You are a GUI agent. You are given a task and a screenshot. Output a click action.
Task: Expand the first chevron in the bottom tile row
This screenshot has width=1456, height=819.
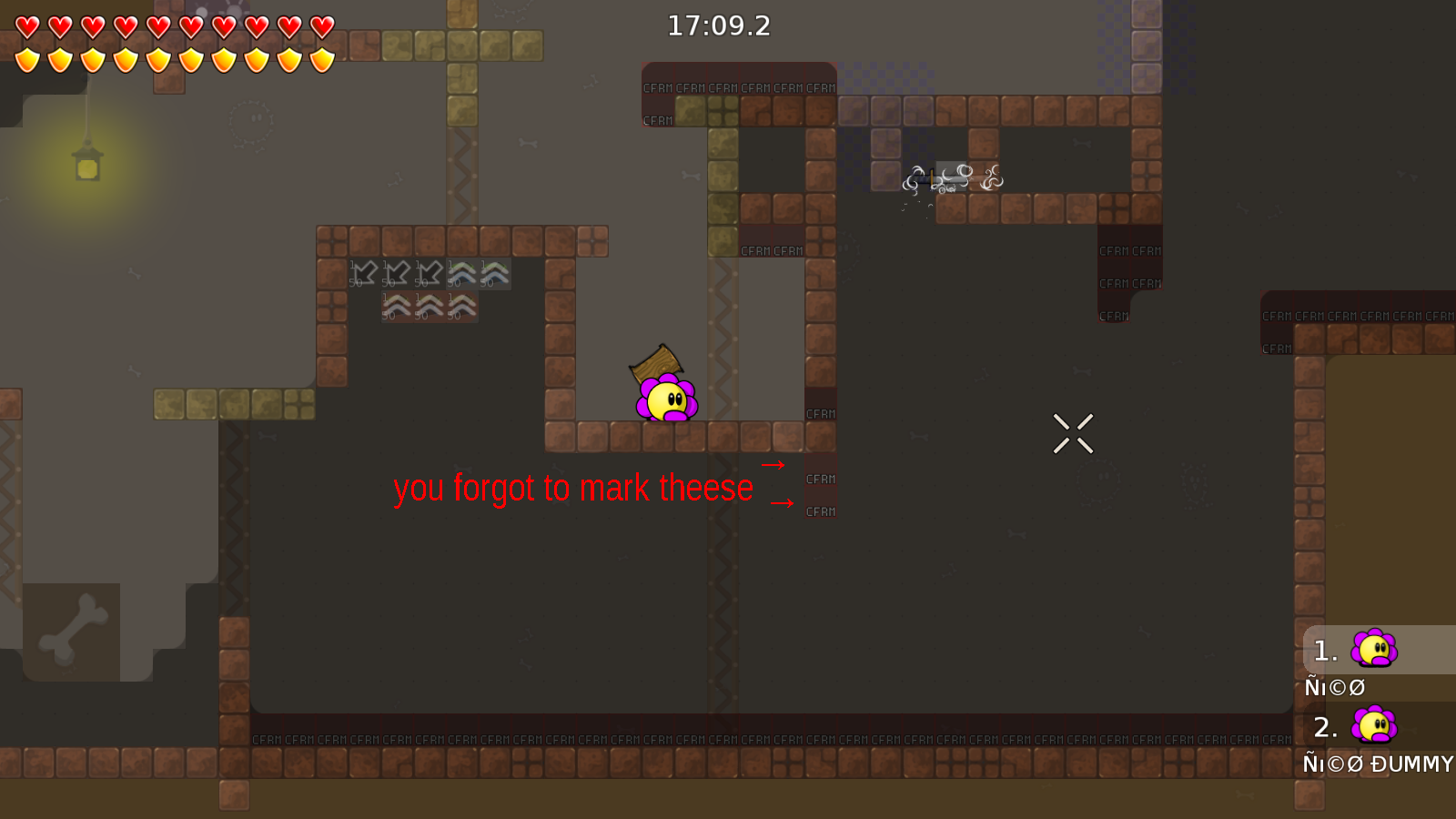click(x=396, y=306)
